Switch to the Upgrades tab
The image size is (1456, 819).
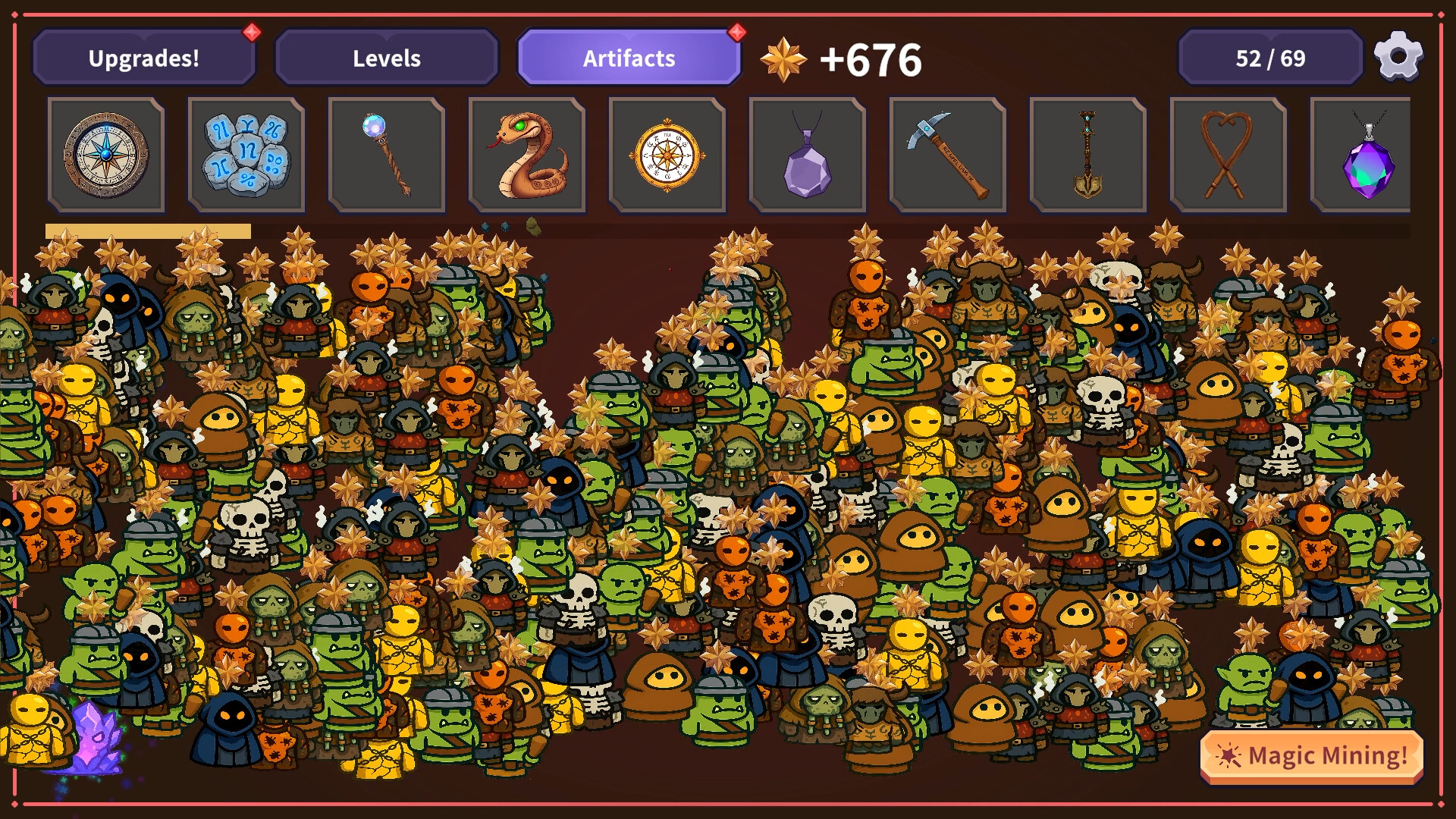[x=144, y=57]
